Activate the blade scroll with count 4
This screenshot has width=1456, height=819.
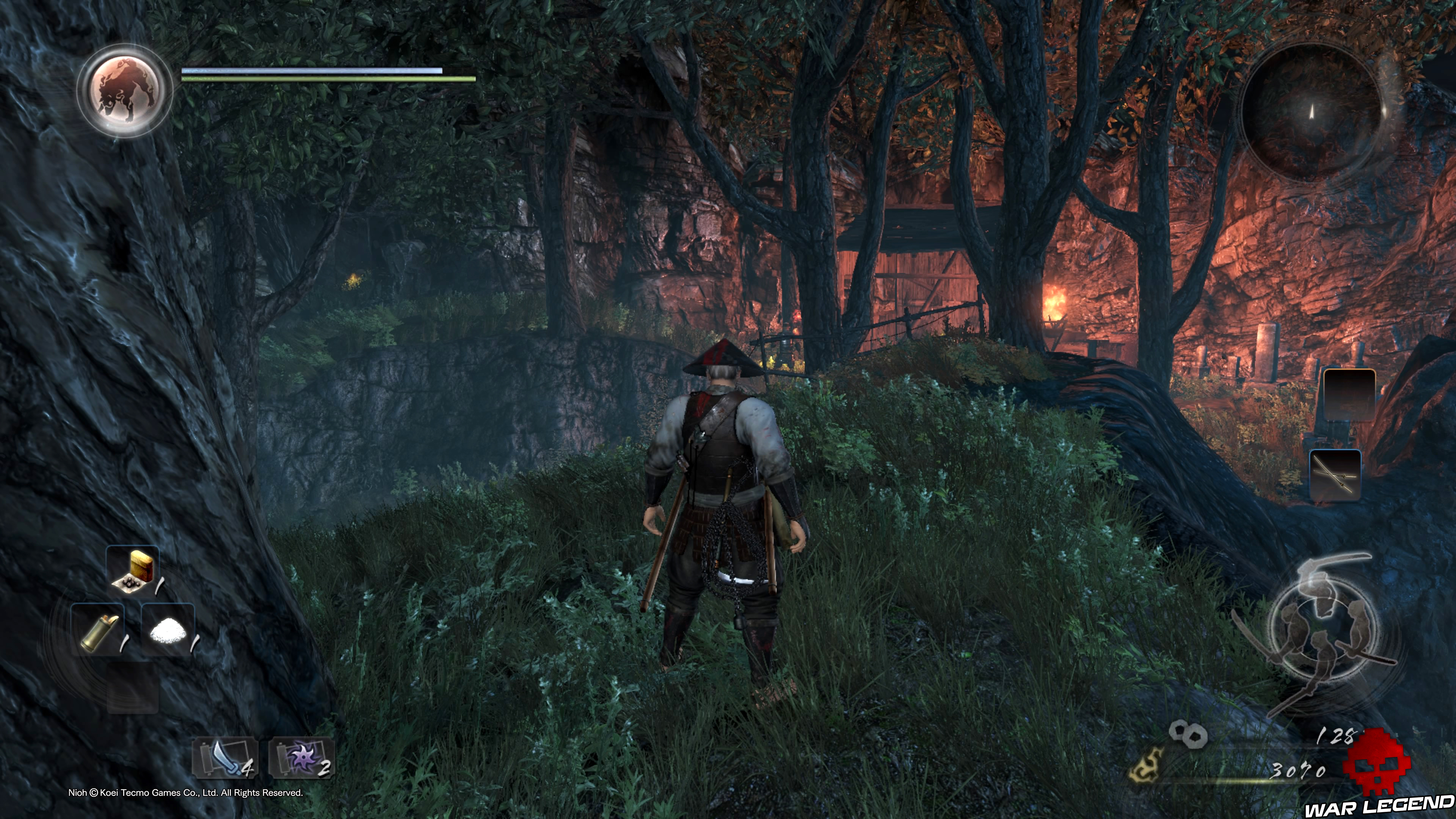(x=226, y=758)
